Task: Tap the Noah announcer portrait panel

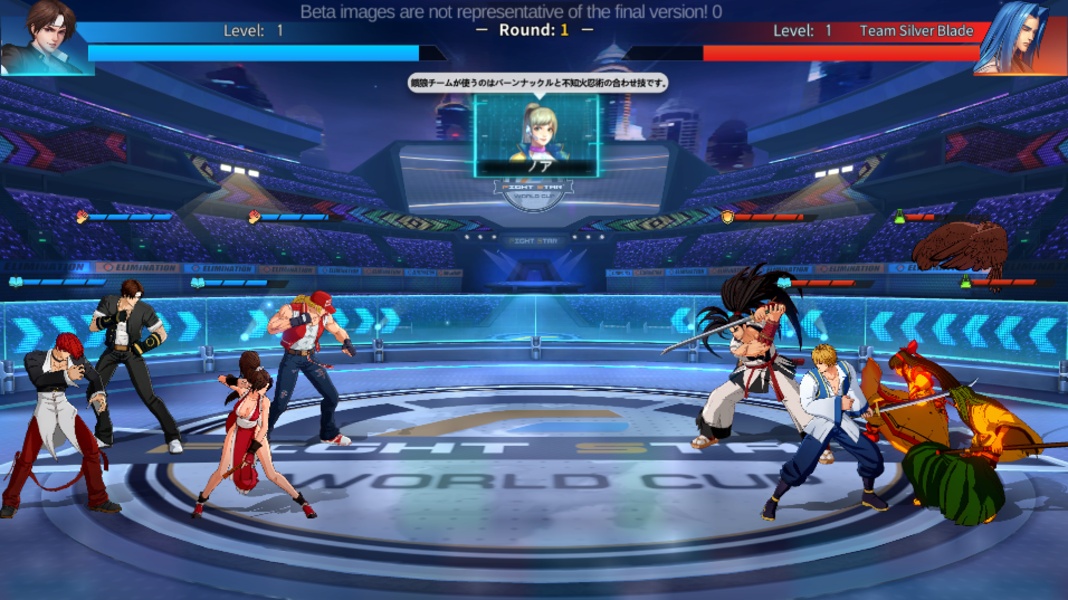Action: click(x=537, y=135)
